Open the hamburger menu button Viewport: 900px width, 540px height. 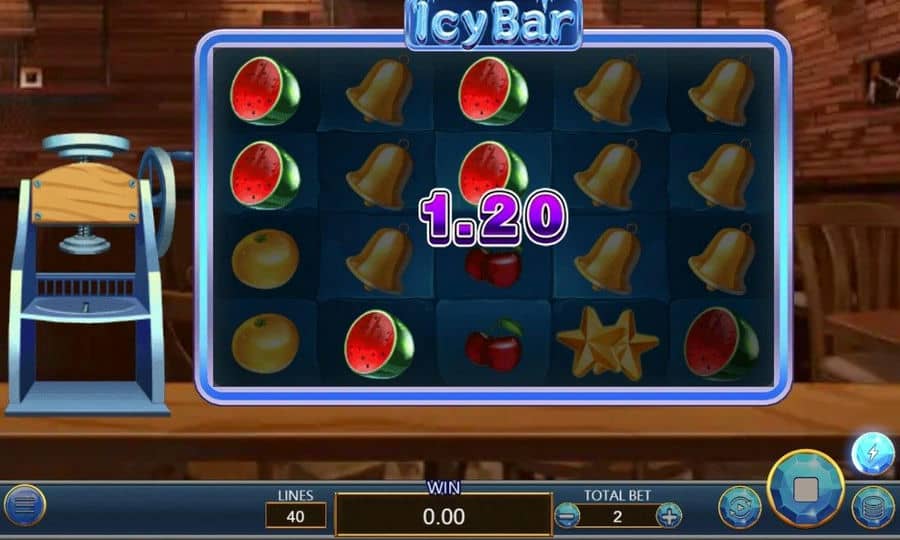tap(26, 507)
